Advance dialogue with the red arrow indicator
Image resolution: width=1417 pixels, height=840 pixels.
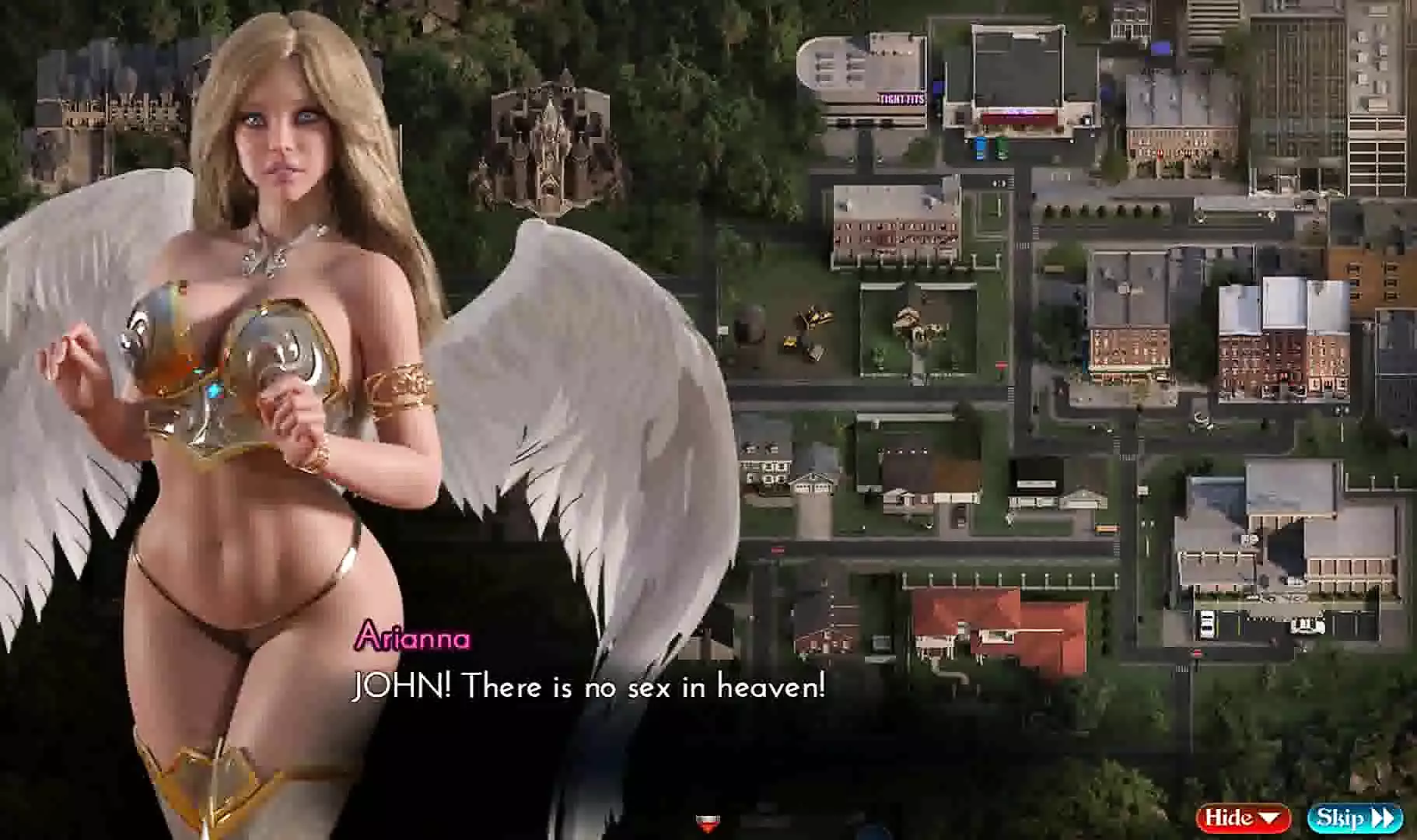(707, 821)
